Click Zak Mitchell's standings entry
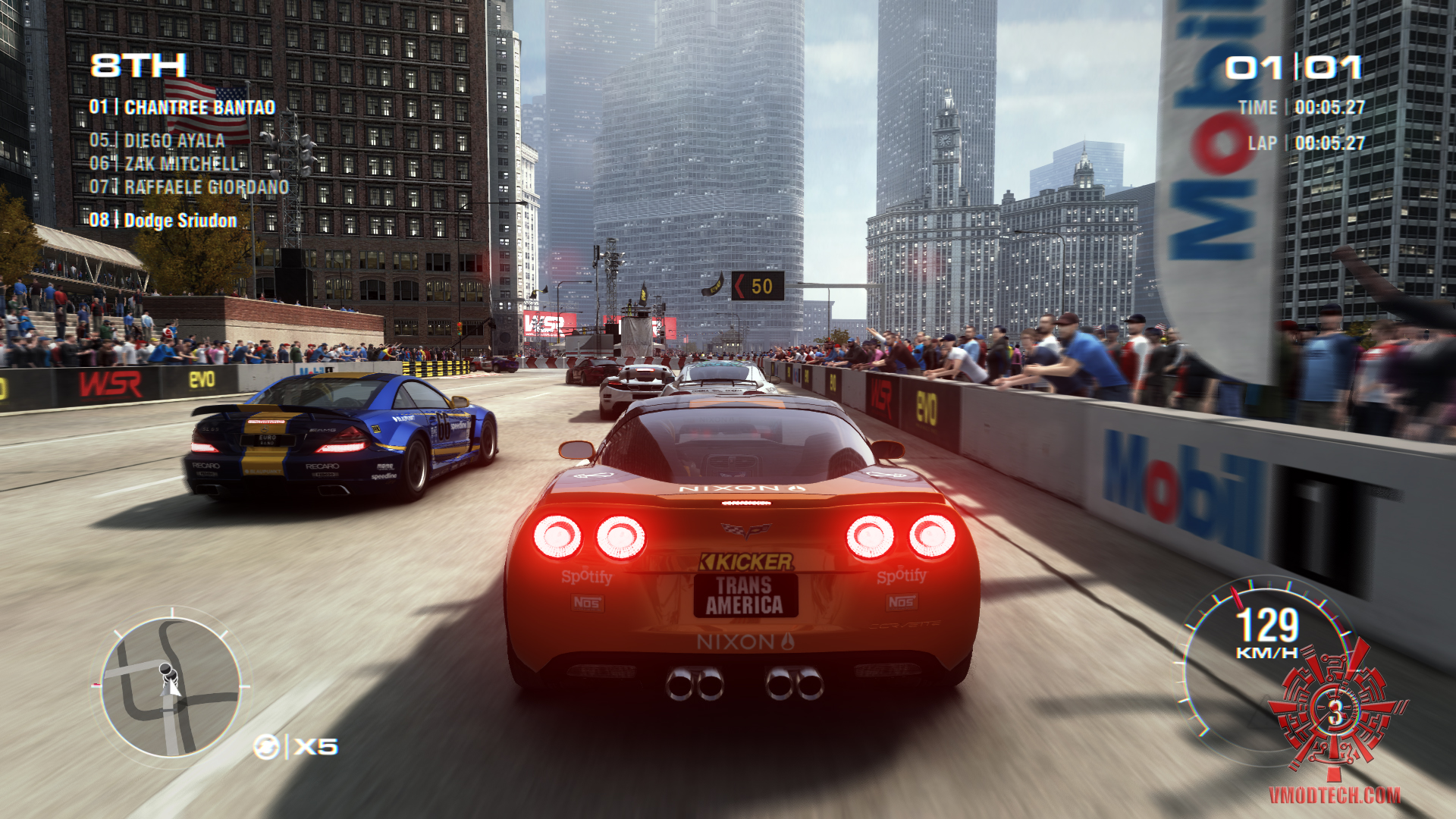1456x819 pixels. coord(164,164)
